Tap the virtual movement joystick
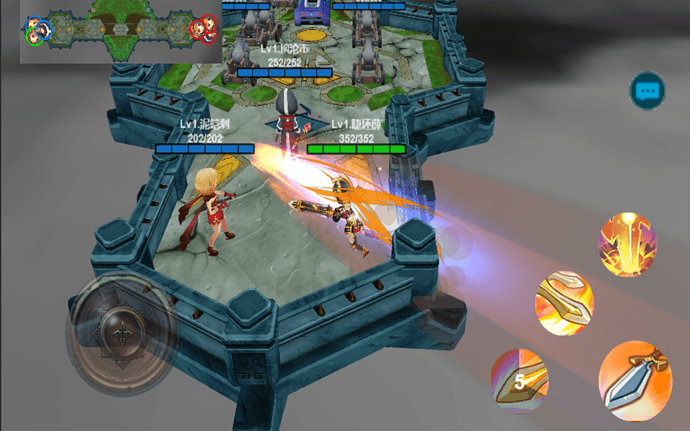The width and height of the screenshot is (690, 431). [122, 332]
